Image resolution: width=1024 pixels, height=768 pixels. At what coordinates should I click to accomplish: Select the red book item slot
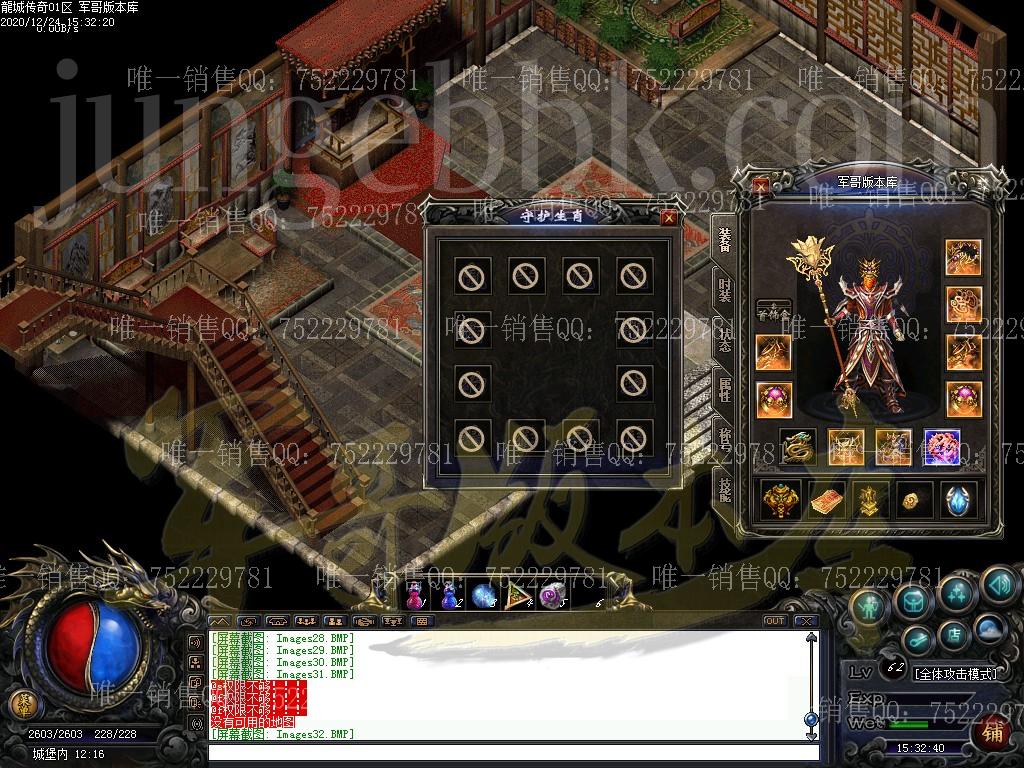pos(826,499)
